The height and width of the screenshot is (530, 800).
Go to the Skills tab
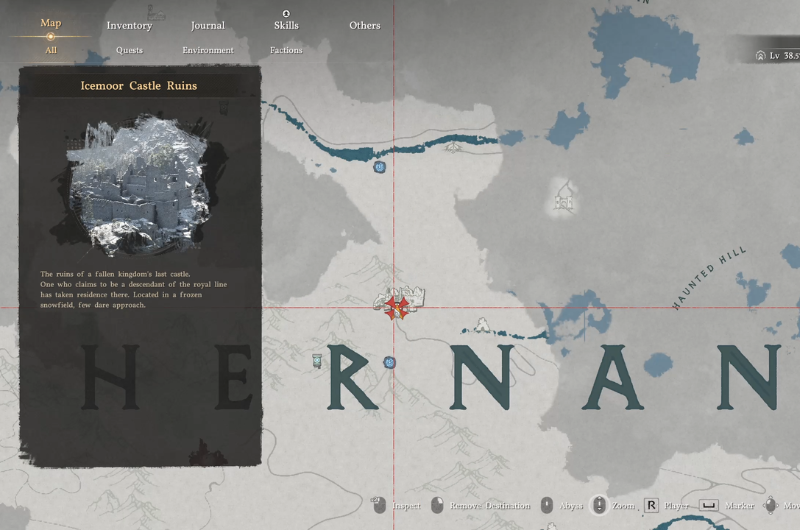tap(286, 25)
